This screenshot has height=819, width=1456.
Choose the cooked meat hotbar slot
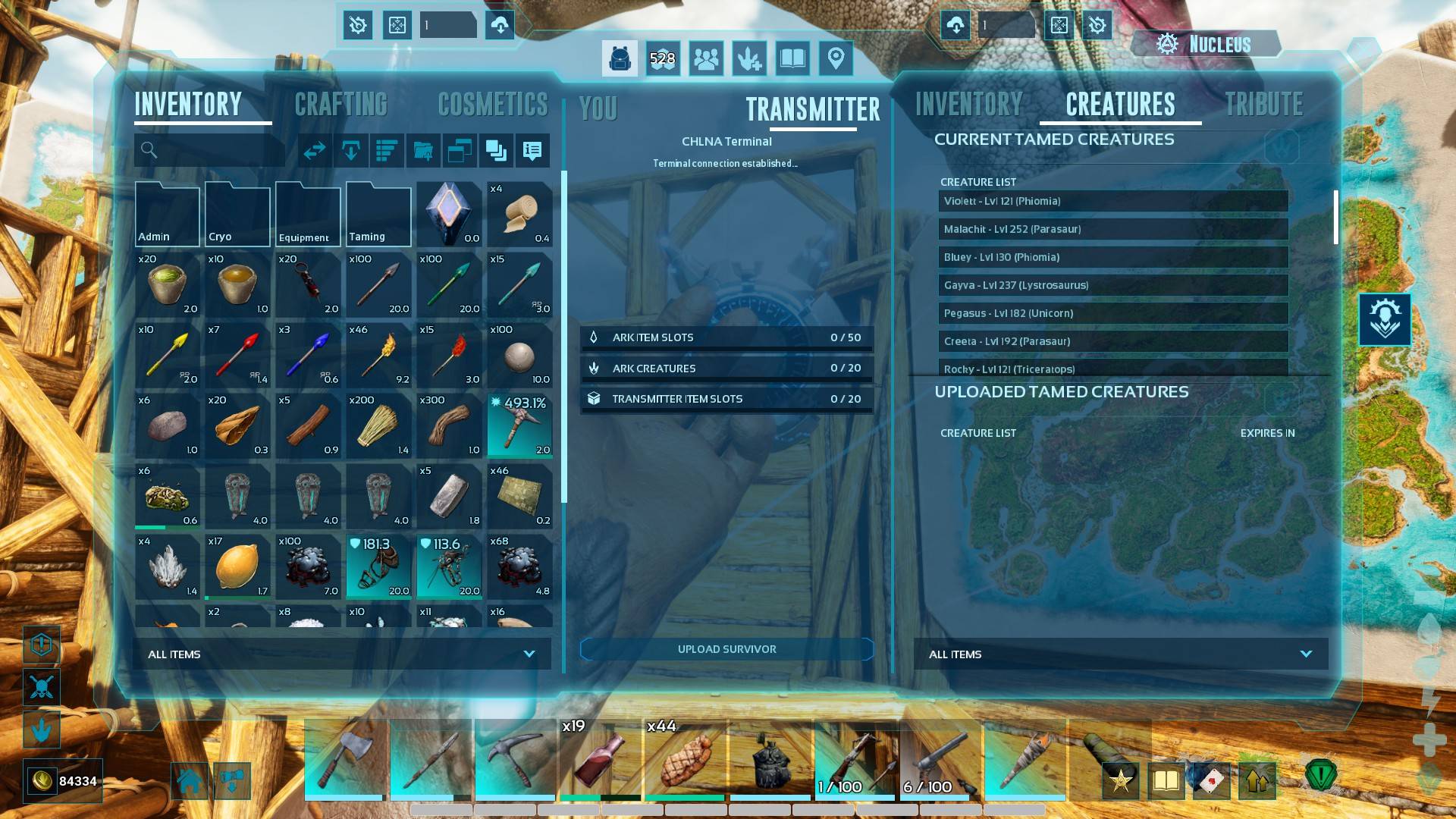coord(686,758)
